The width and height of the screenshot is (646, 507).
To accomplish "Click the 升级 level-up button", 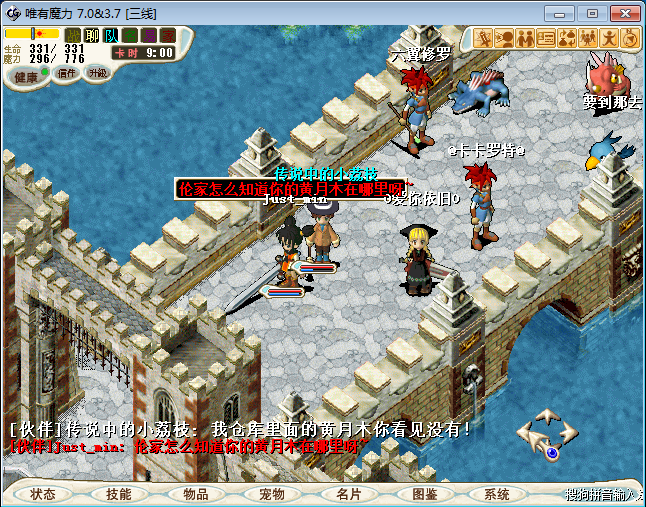I will click(x=97, y=73).
